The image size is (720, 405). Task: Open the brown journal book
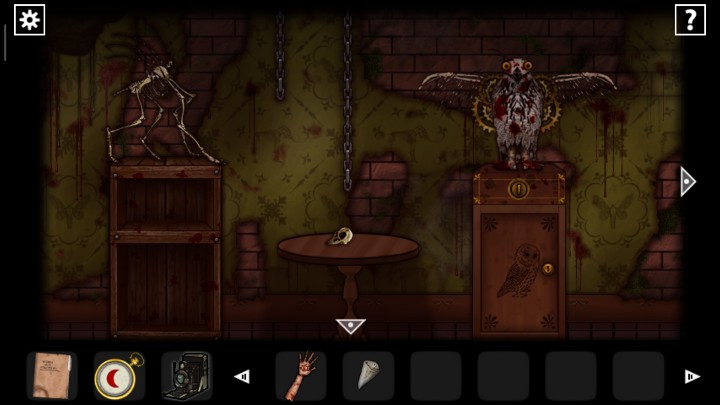(x=51, y=376)
